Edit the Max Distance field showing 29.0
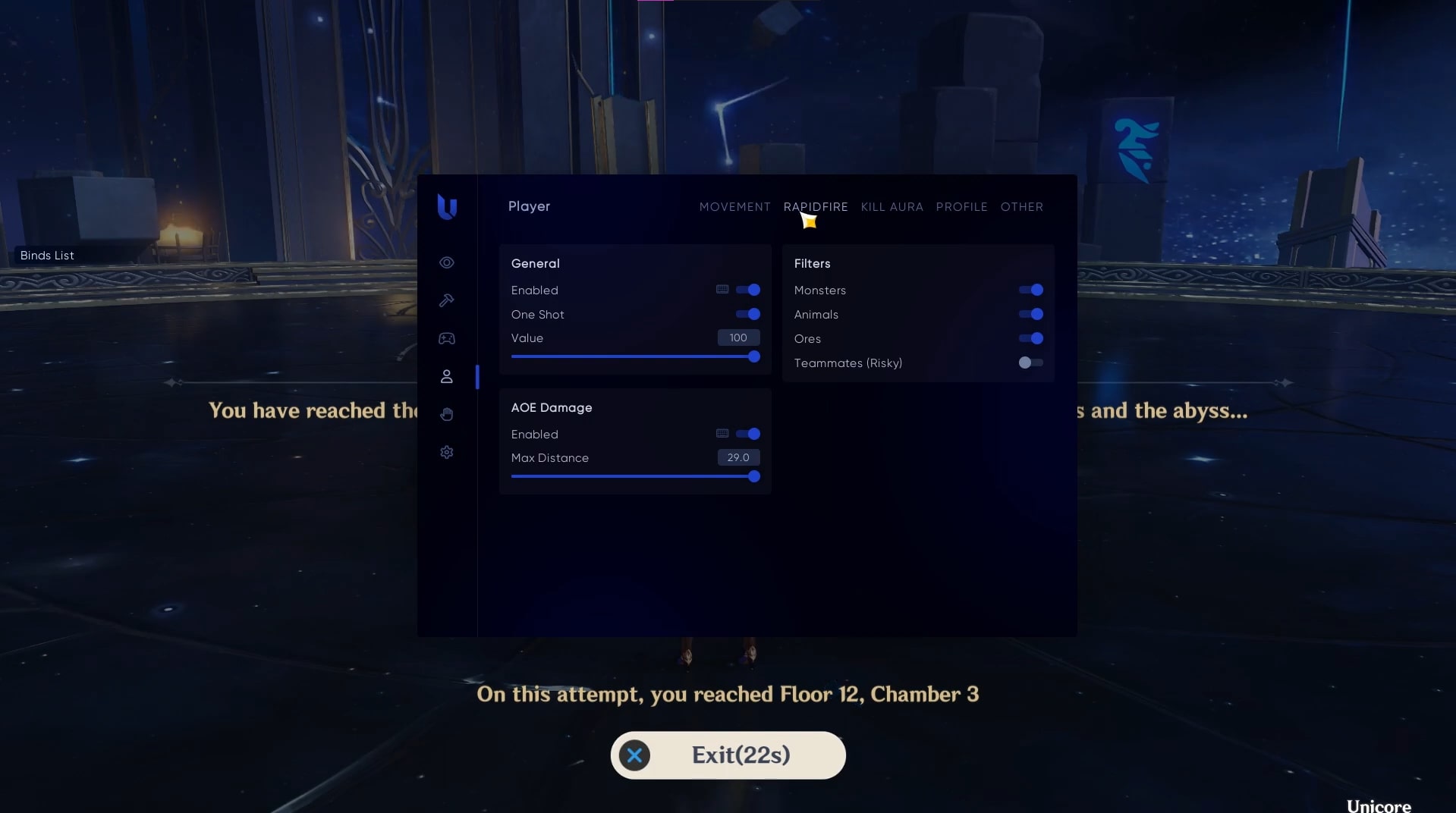The height and width of the screenshot is (813, 1456). click(738, 457)
